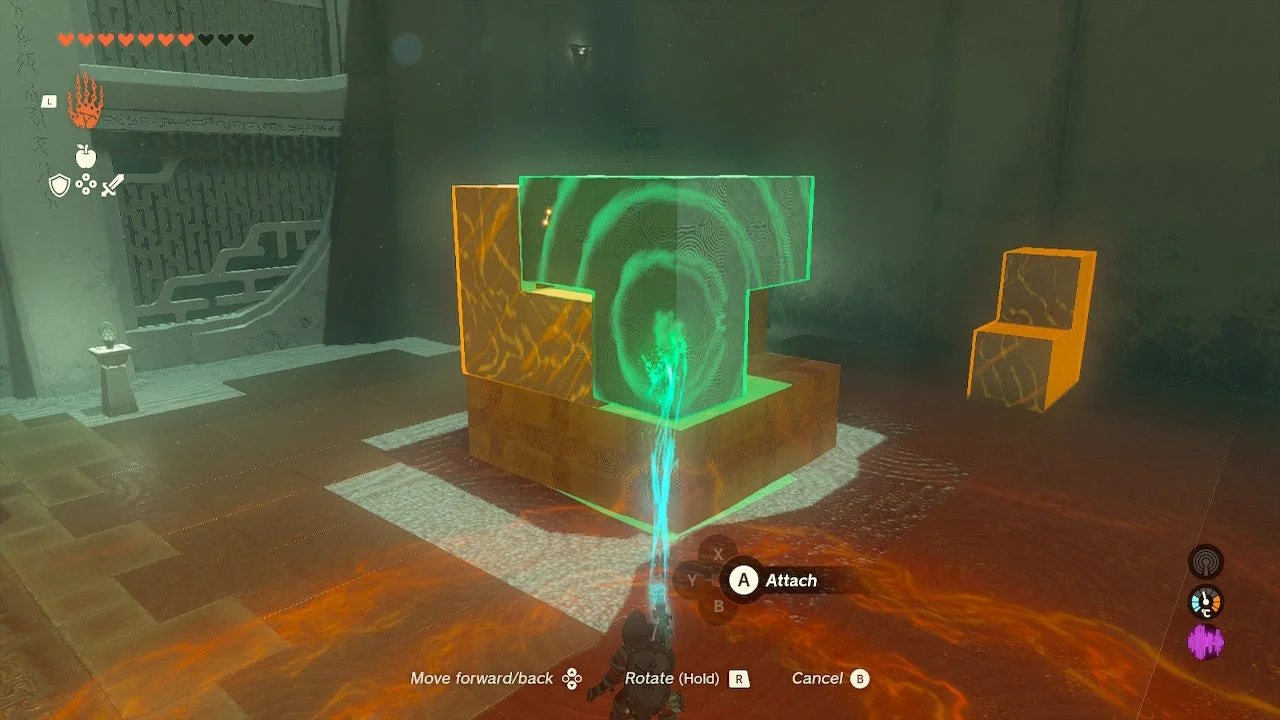1280x720 pixels.
Task: Select the Cancel label text
Action: tap(820, 678)
